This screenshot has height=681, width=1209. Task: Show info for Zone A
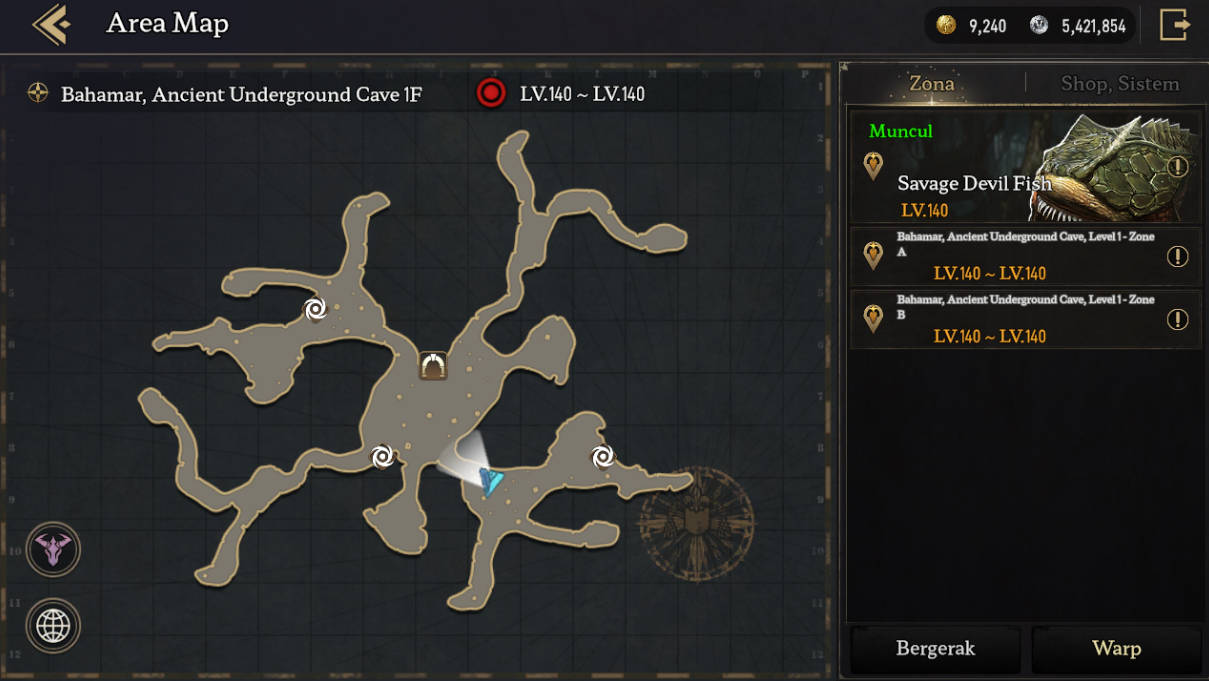coord(1178,257)
